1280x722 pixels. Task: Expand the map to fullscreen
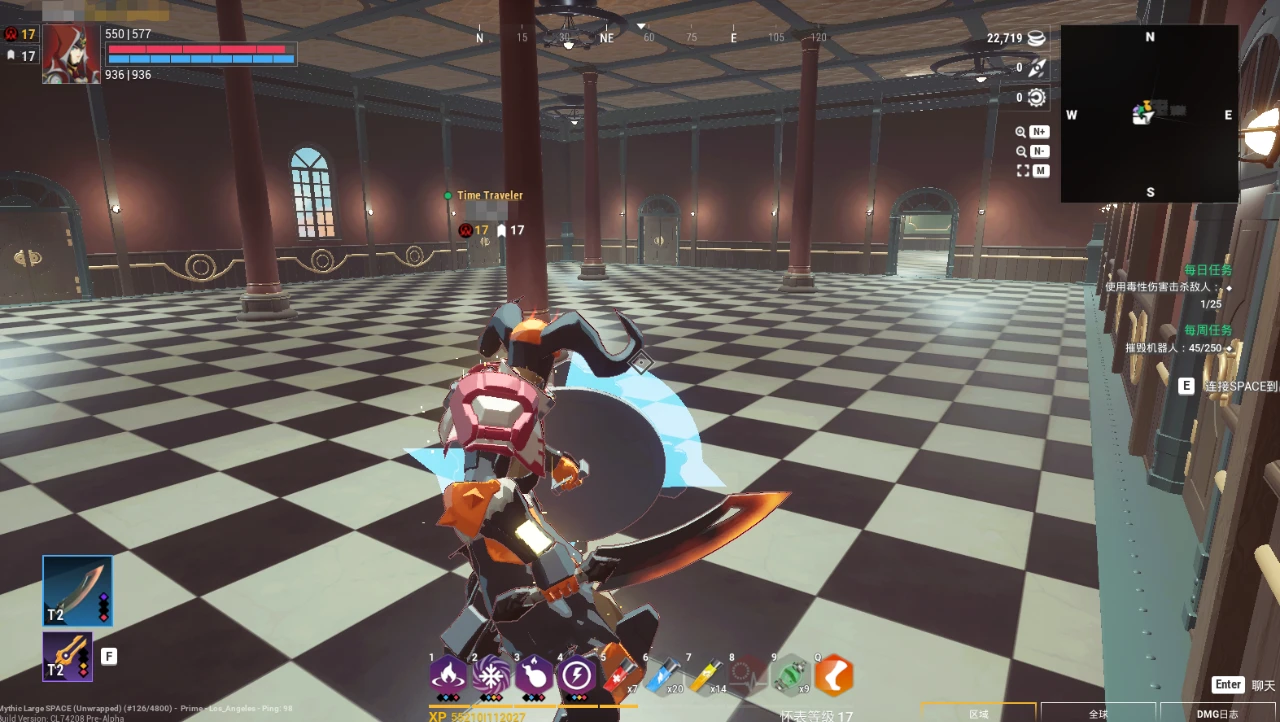[x=1033, y=171]
